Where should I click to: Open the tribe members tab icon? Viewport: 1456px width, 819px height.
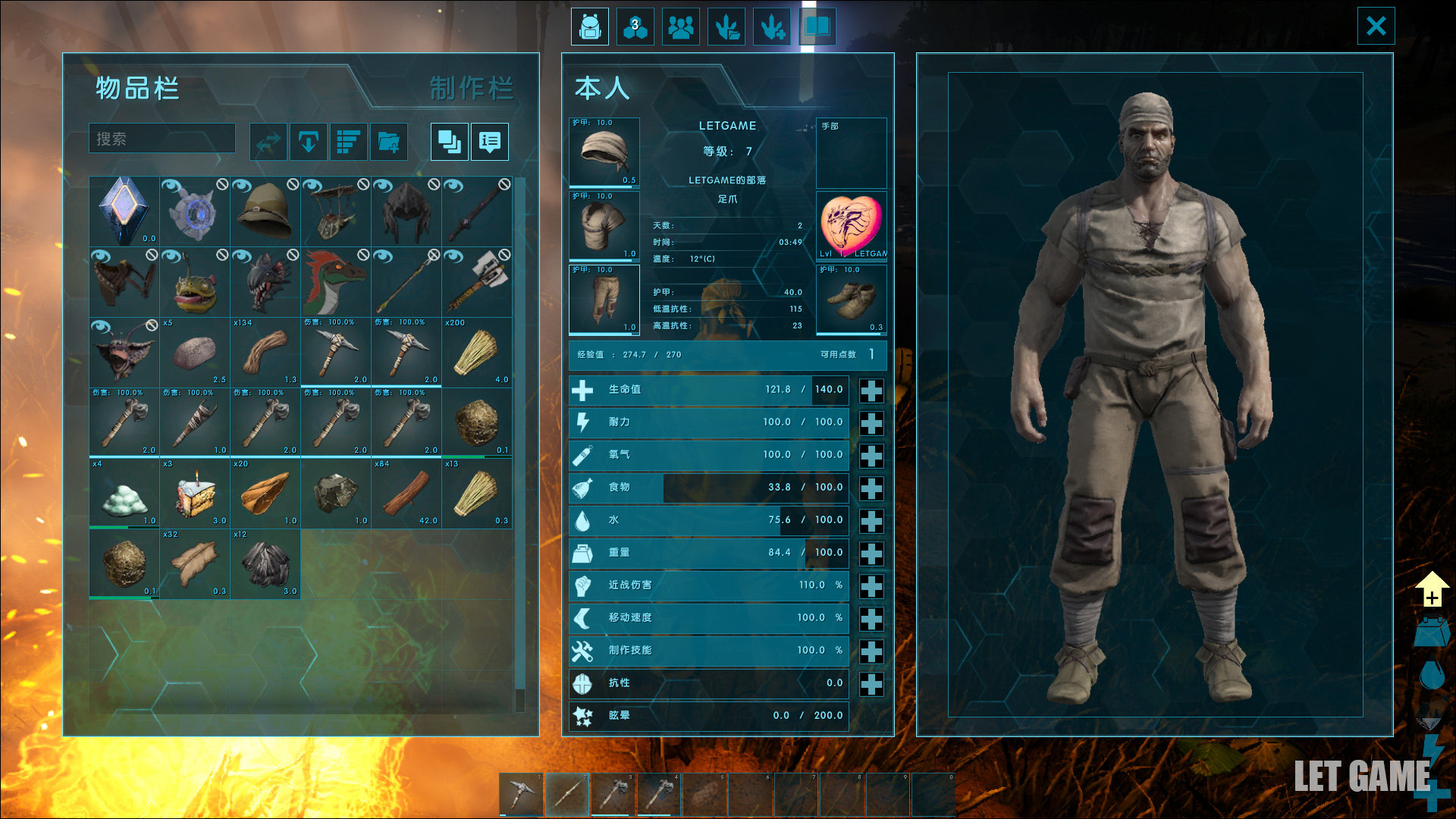point(681,27)
